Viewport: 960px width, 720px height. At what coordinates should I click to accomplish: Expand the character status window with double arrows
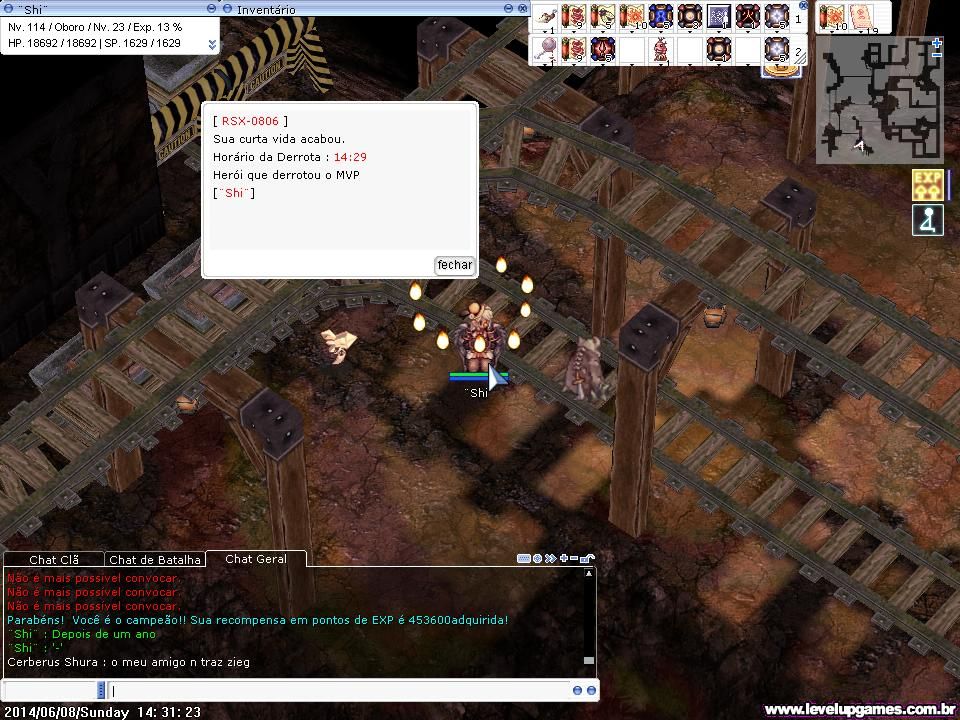pos(212,44)
